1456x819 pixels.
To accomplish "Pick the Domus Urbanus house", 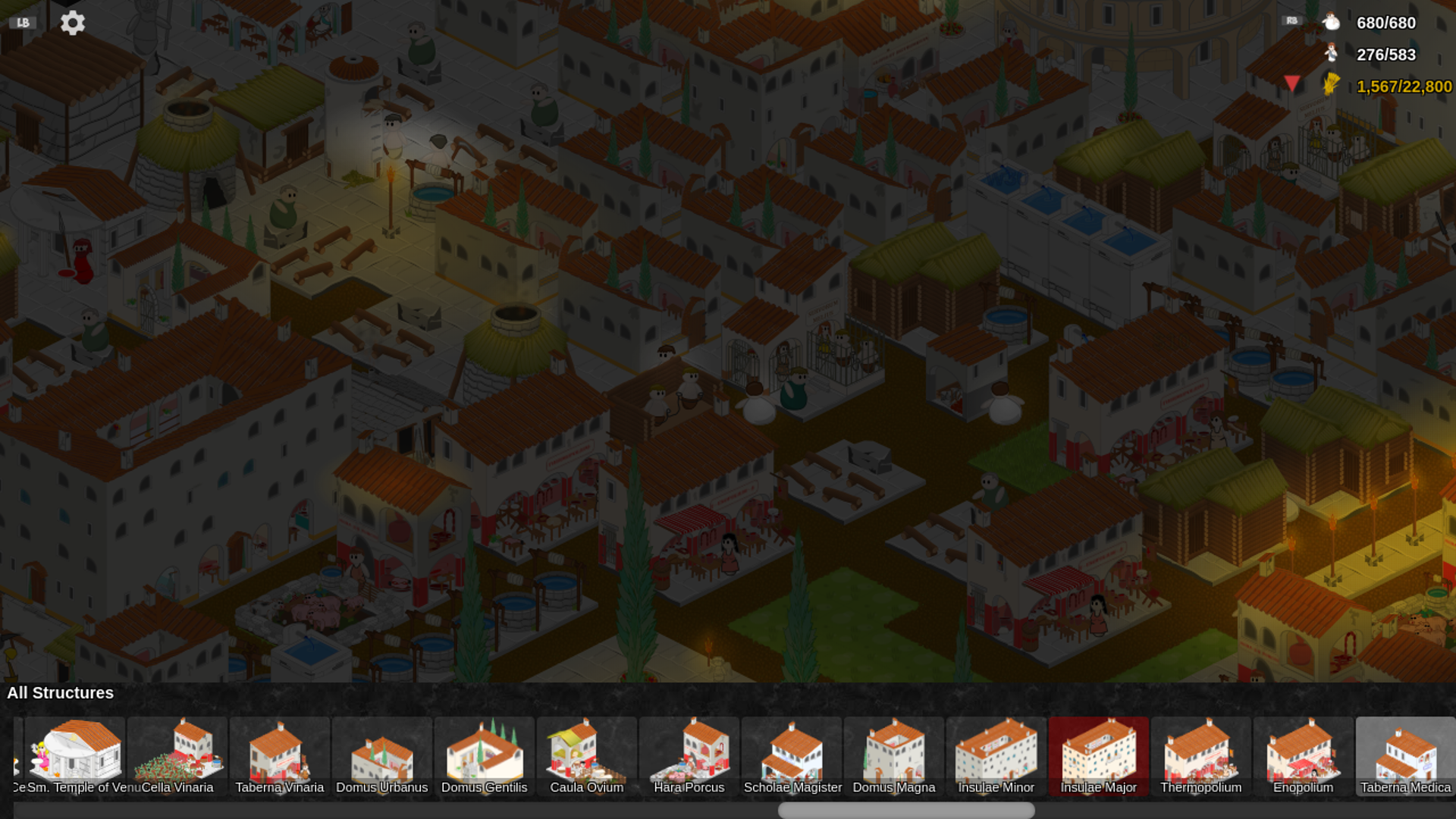I will click(382, 756).
